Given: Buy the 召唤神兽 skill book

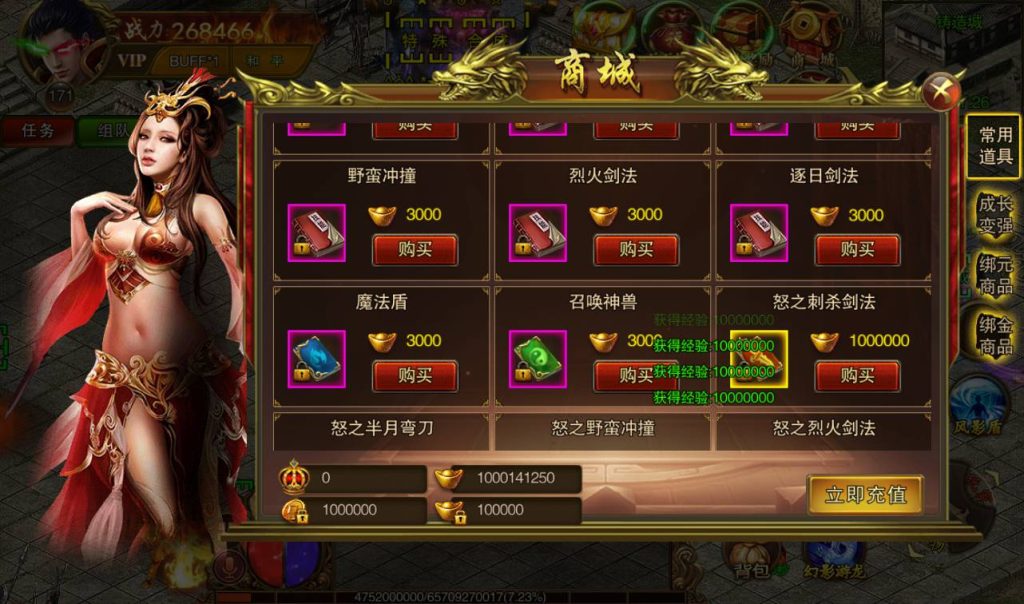Looking at the screenshot, I should 636,375.
